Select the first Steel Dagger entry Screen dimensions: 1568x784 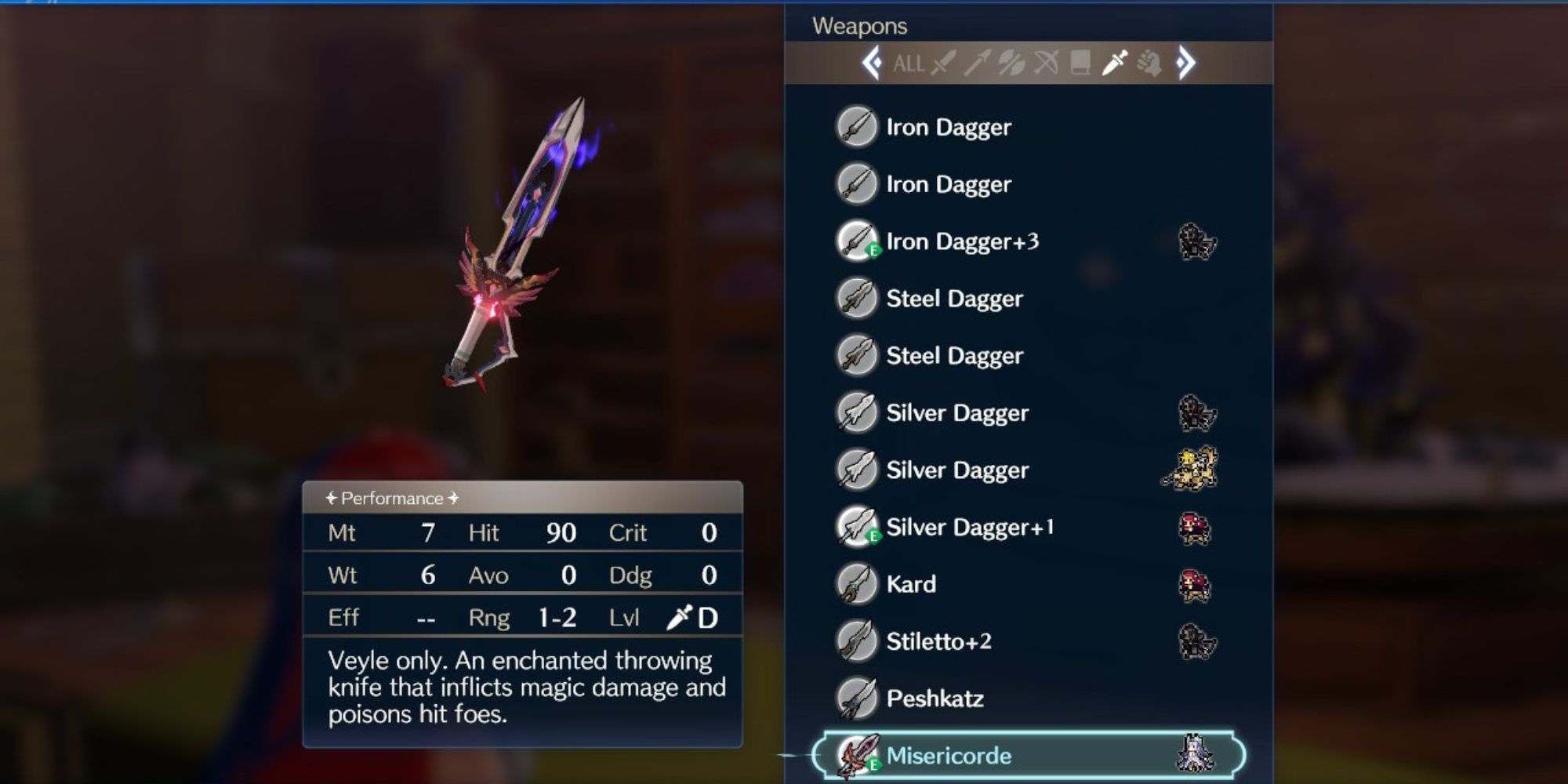[953, 298]
